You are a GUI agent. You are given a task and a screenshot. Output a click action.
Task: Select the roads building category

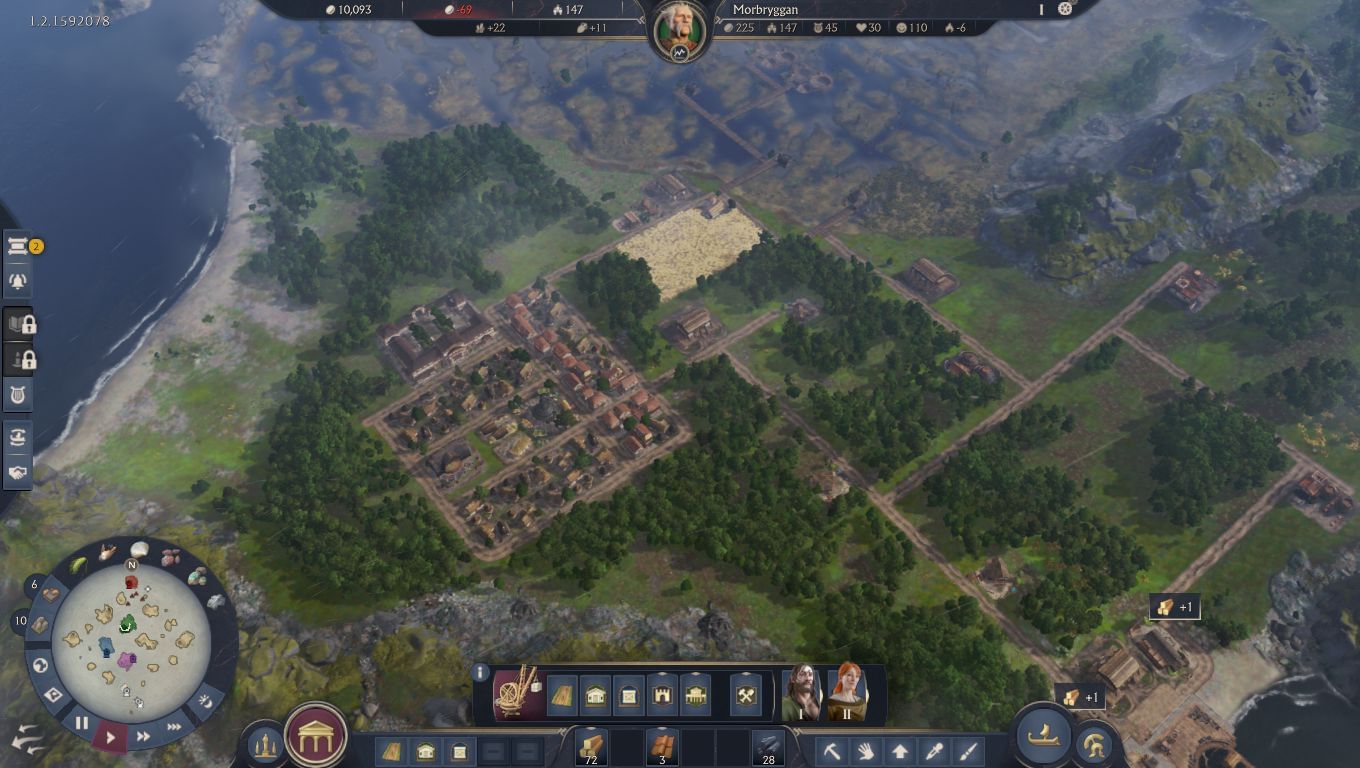click(561, 695)
